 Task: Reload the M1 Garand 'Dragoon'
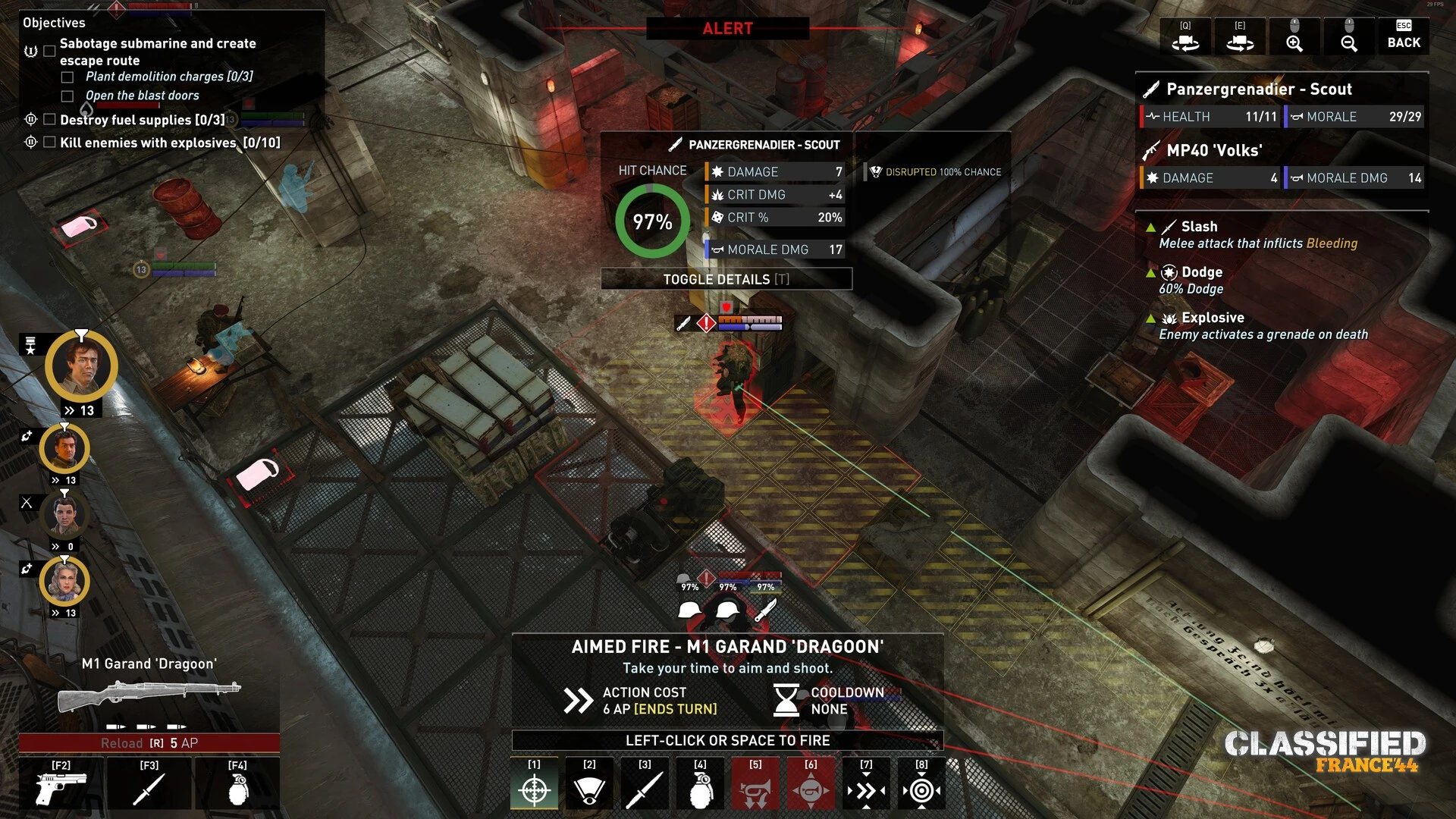click(x=149, y=743)
